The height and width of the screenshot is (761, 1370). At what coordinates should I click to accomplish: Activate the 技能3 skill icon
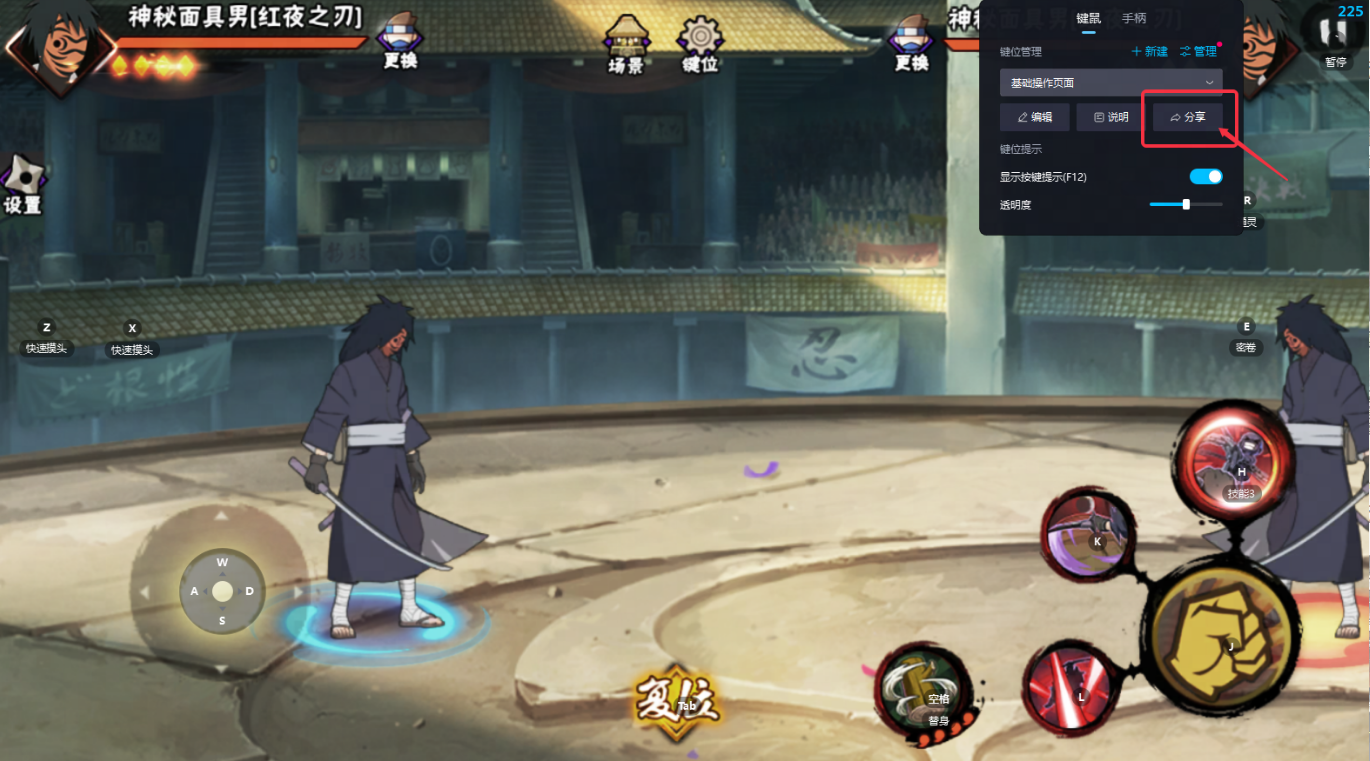(1233, 465)
